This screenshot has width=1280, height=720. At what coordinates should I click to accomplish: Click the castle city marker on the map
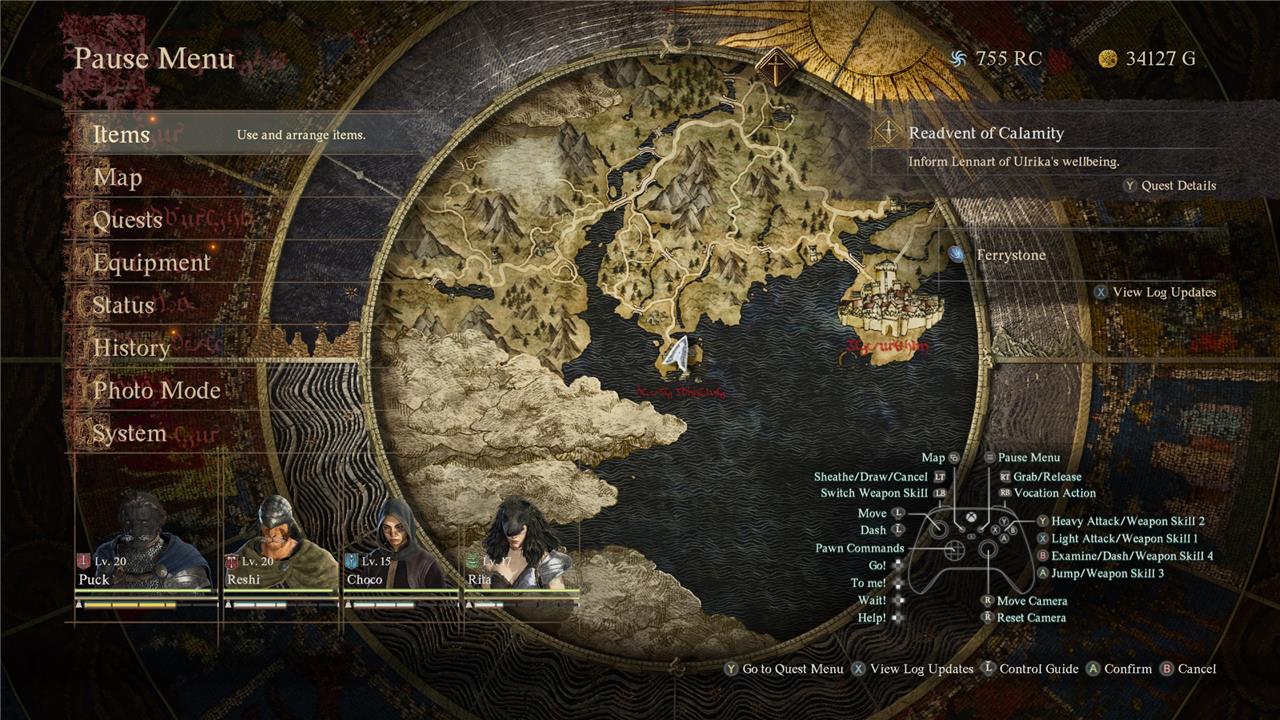[886, 298]
